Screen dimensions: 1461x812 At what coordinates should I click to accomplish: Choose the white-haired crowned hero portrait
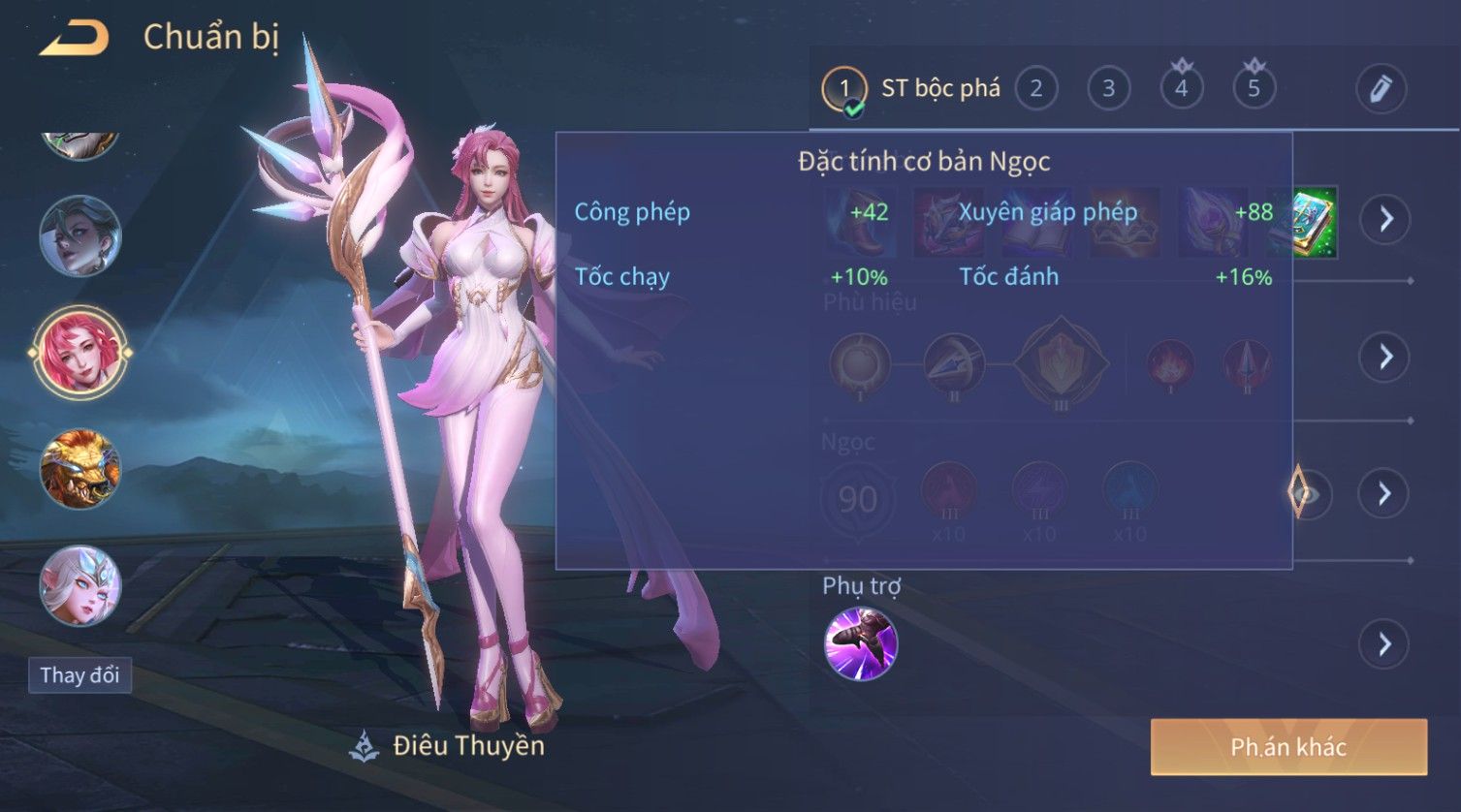[x=79, y=585]
